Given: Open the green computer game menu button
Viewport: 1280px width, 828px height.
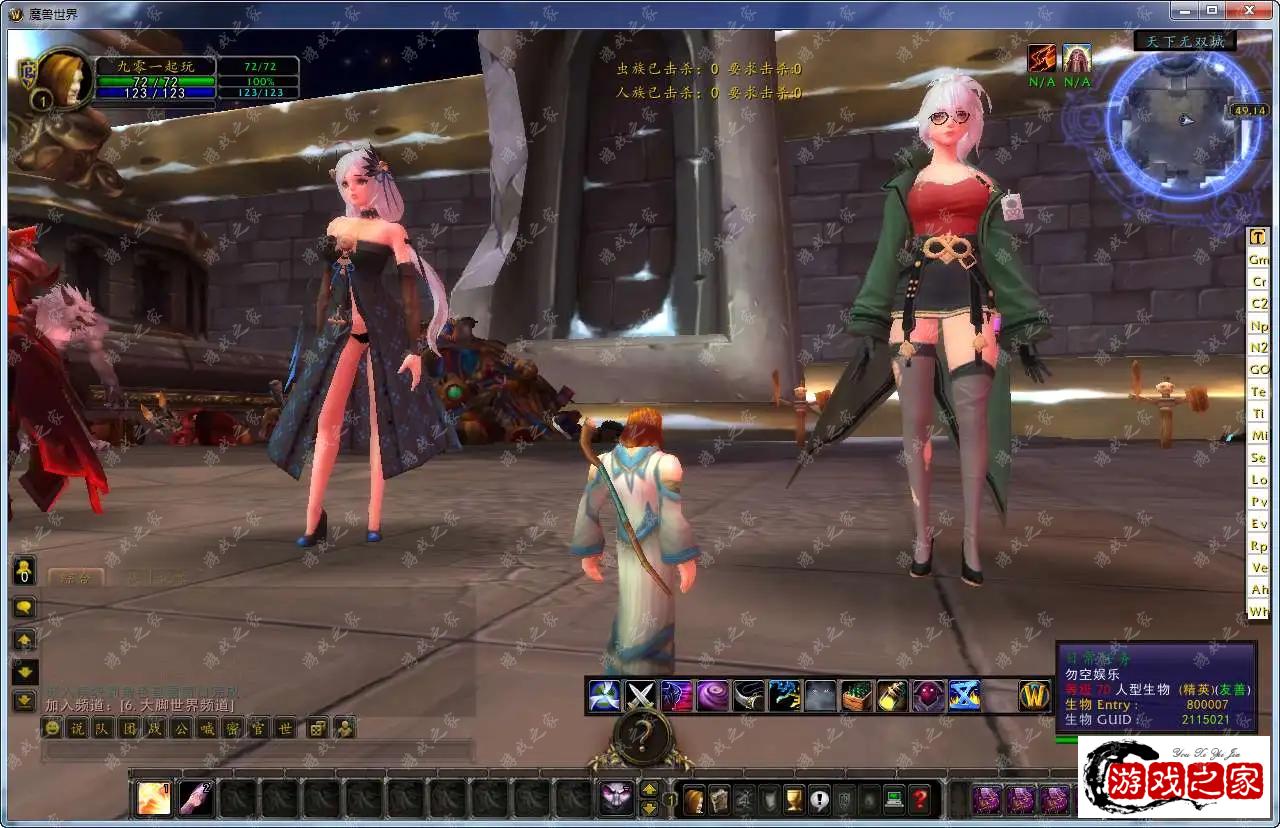Looking at the screenshot, I should (x=894, y=800).
